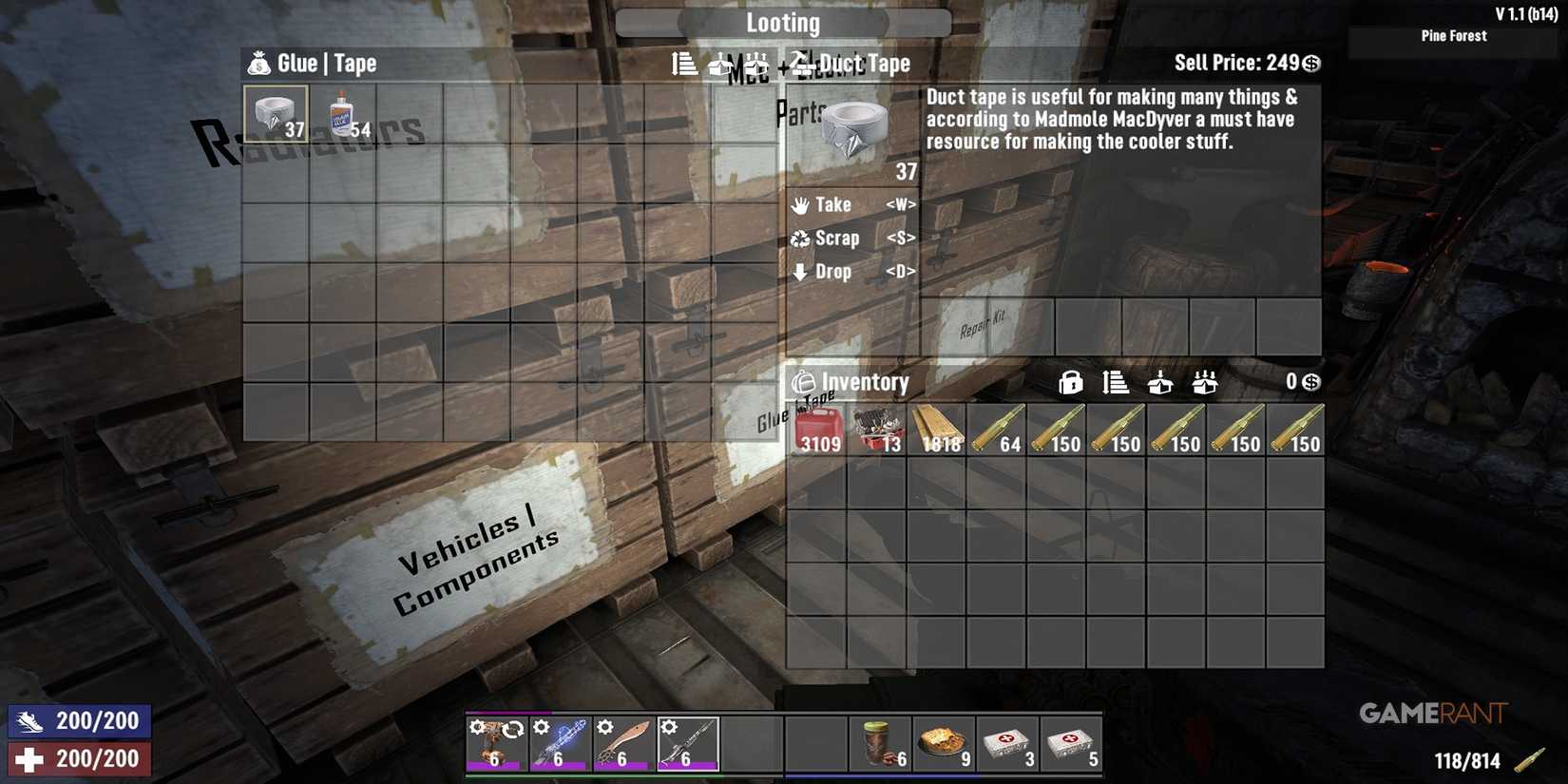Click the stash all icon in Inventory header
This screenshot has width=1568, height=784.
click(x=1206, y=382)
